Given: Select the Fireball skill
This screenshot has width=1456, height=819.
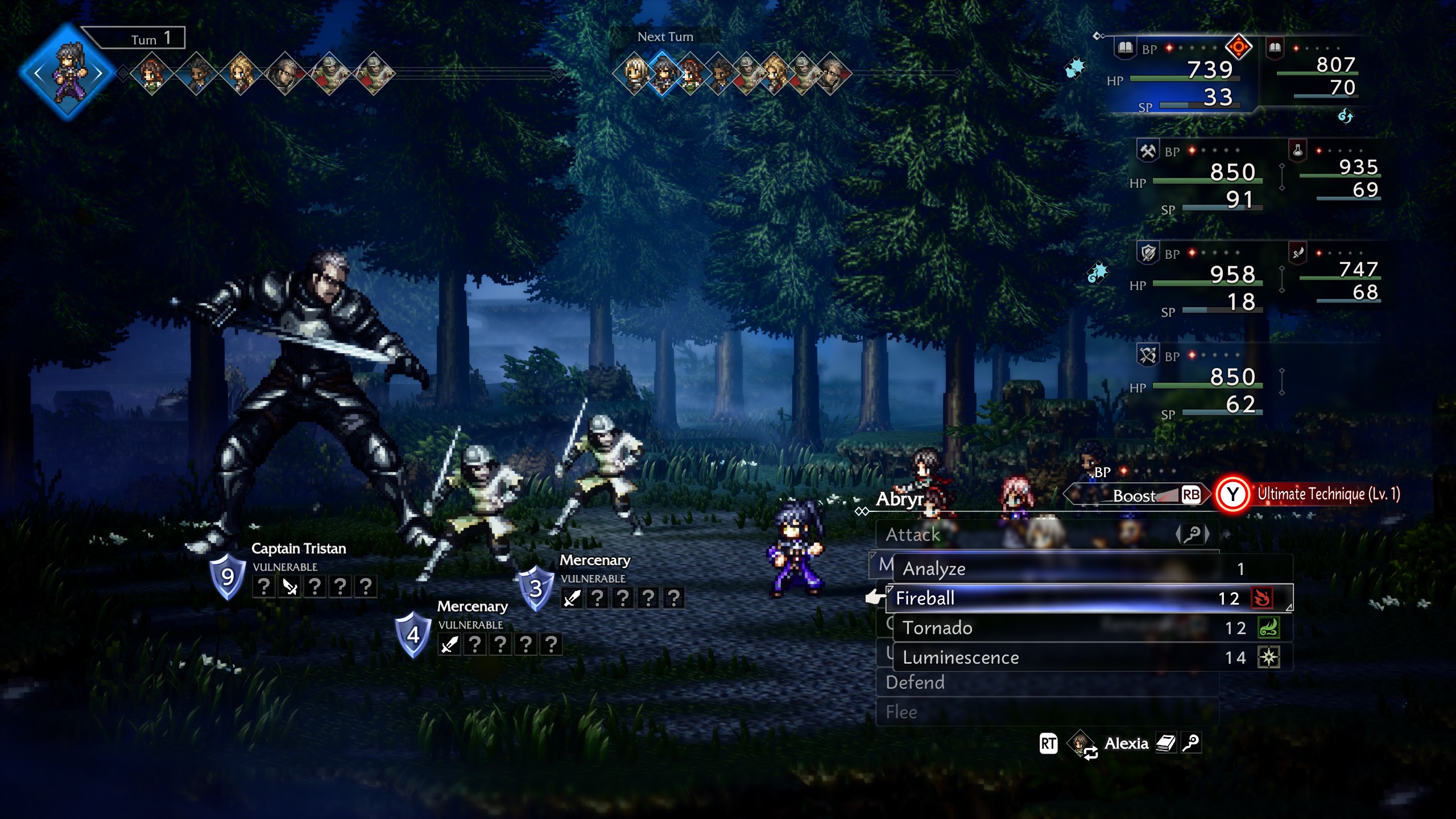Looking at the screenshot, I should [1081, 598].
